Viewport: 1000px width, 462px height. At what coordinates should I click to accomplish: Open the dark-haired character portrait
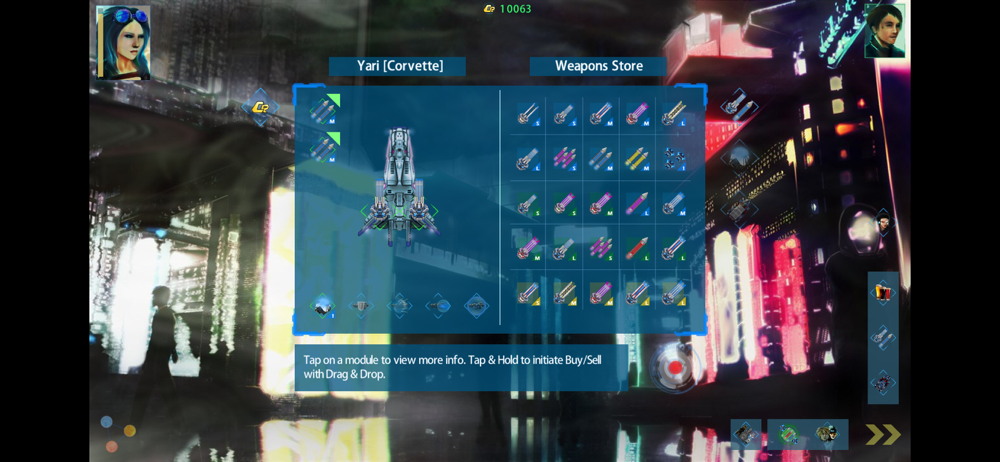[x=884, y=31]
